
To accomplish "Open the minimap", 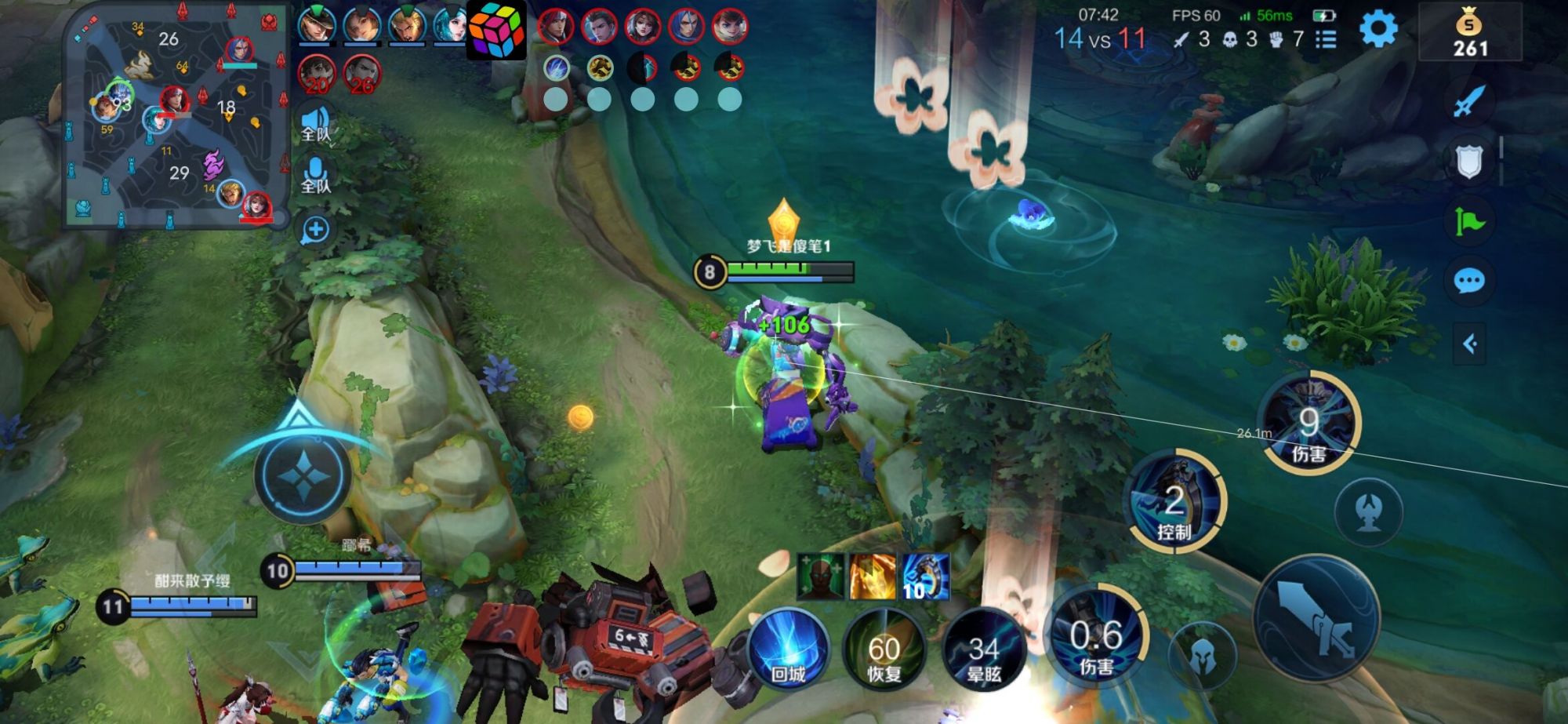I will (x=176, y=115).
